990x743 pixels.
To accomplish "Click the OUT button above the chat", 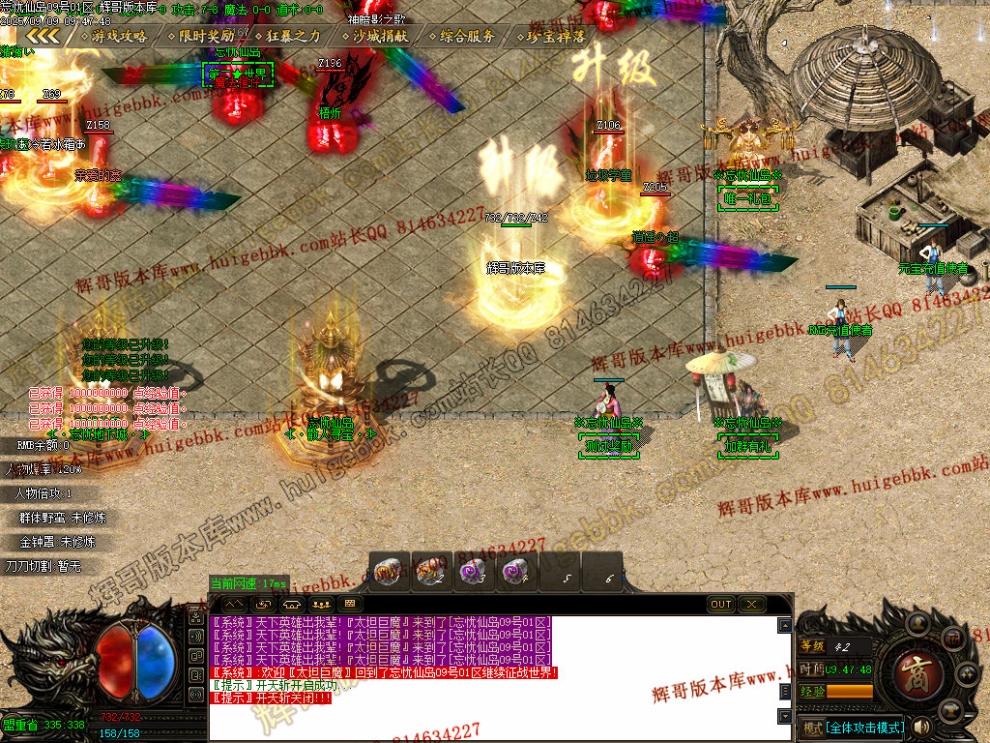I will 721,604.
